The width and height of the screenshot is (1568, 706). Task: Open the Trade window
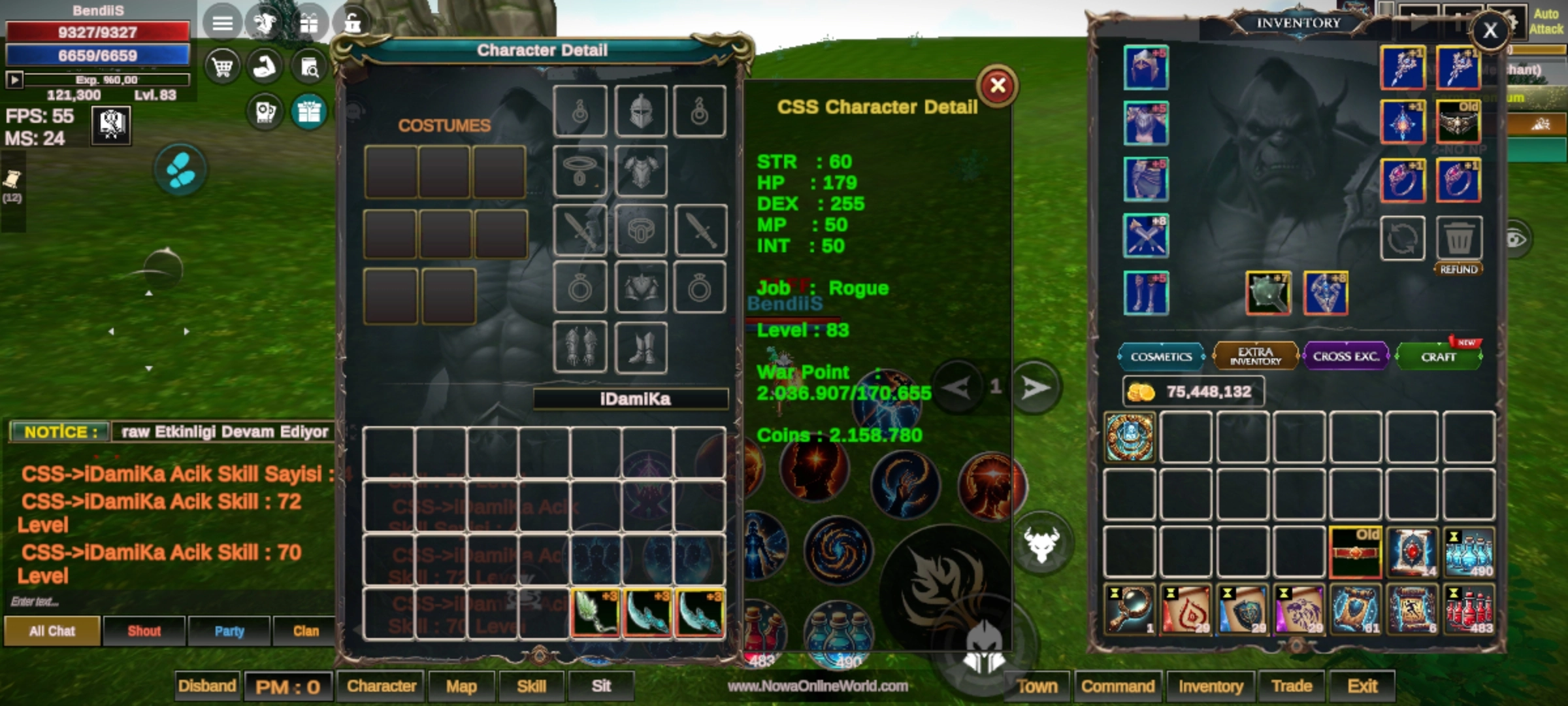1291,686
